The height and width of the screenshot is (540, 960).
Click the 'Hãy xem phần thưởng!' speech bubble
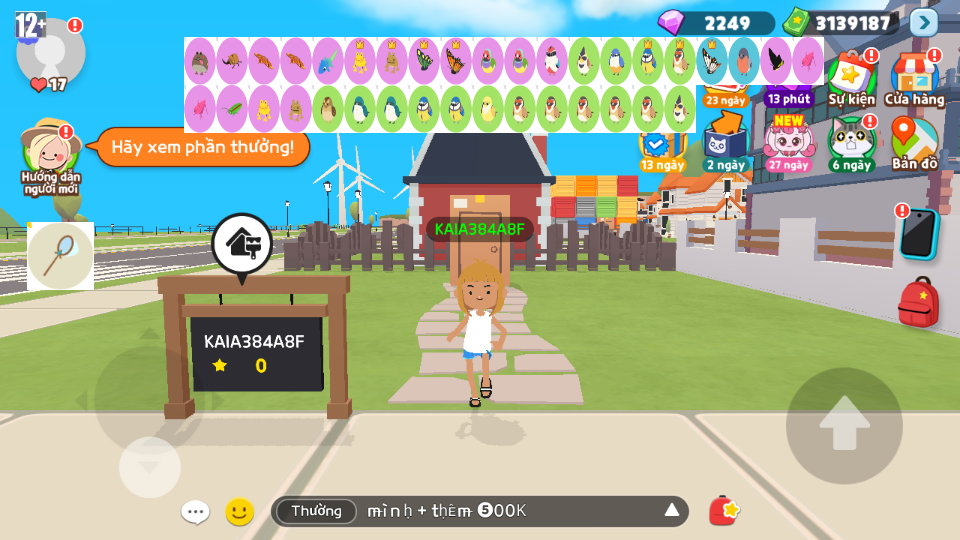[x=202, y=147]
